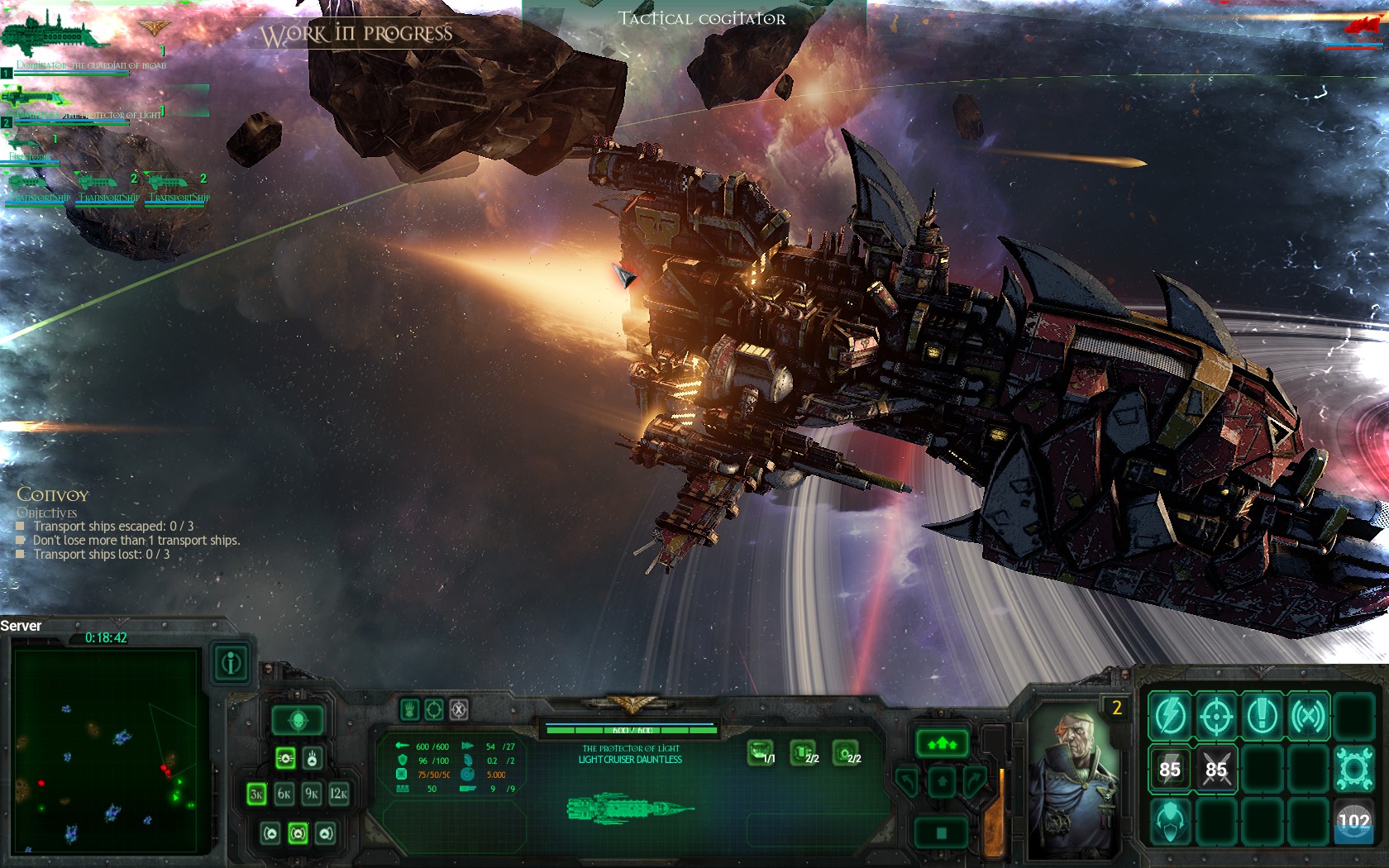Viewport: 1389px width, 868px height.
Task: Click the info button beside the minimap
Action: coord(230,665)
